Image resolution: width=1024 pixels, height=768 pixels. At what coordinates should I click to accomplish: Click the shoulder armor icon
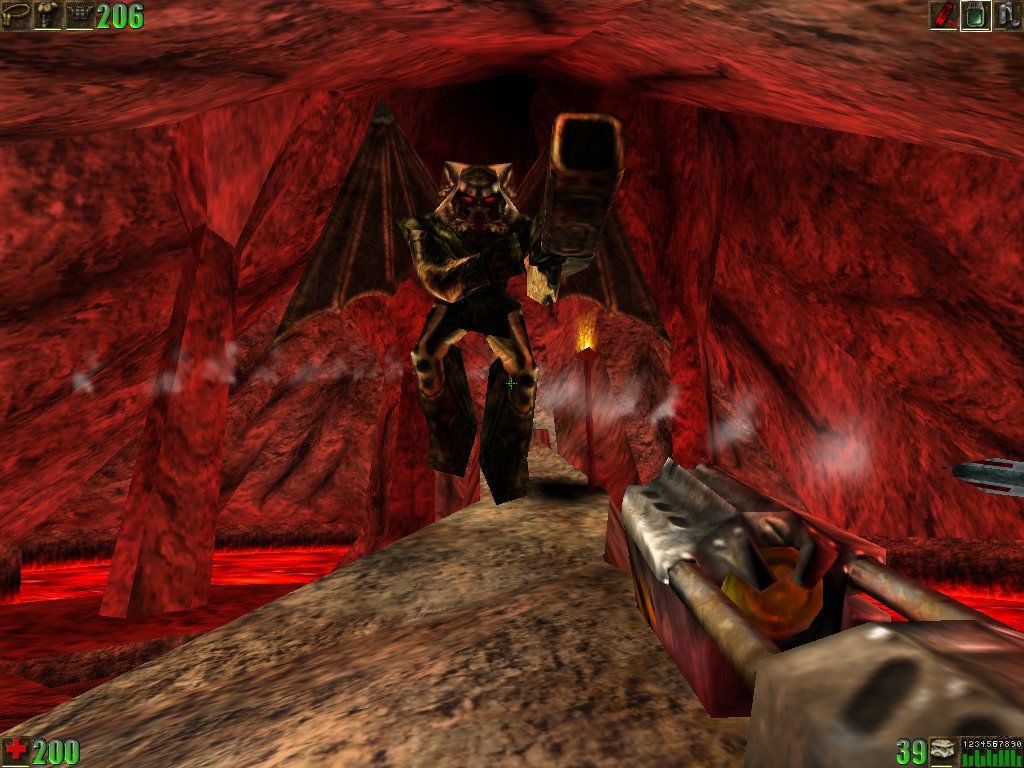click(47, 15)
